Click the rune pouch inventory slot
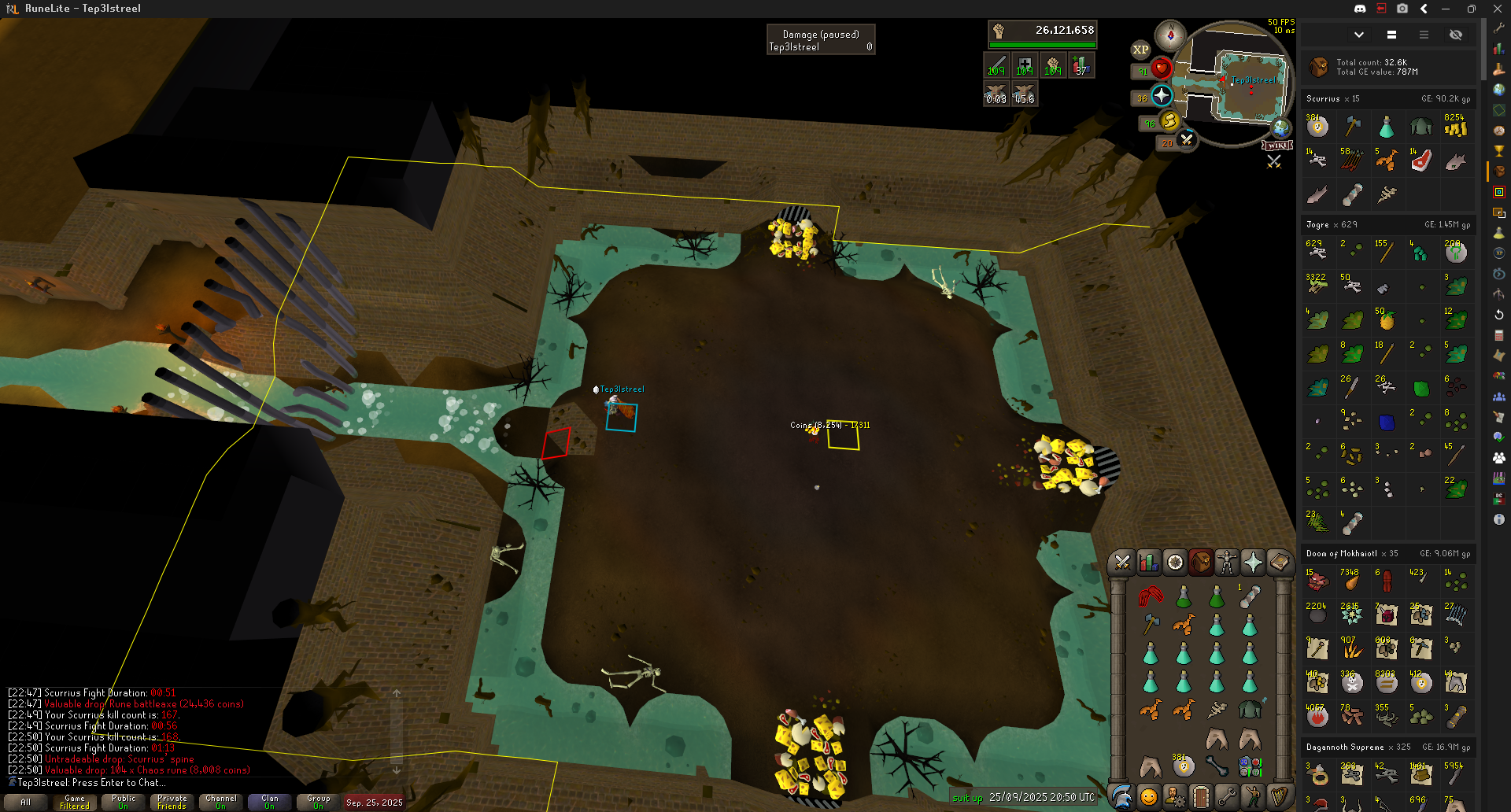This screenshot has height=812, width=1511. (x=1250, y=766)
